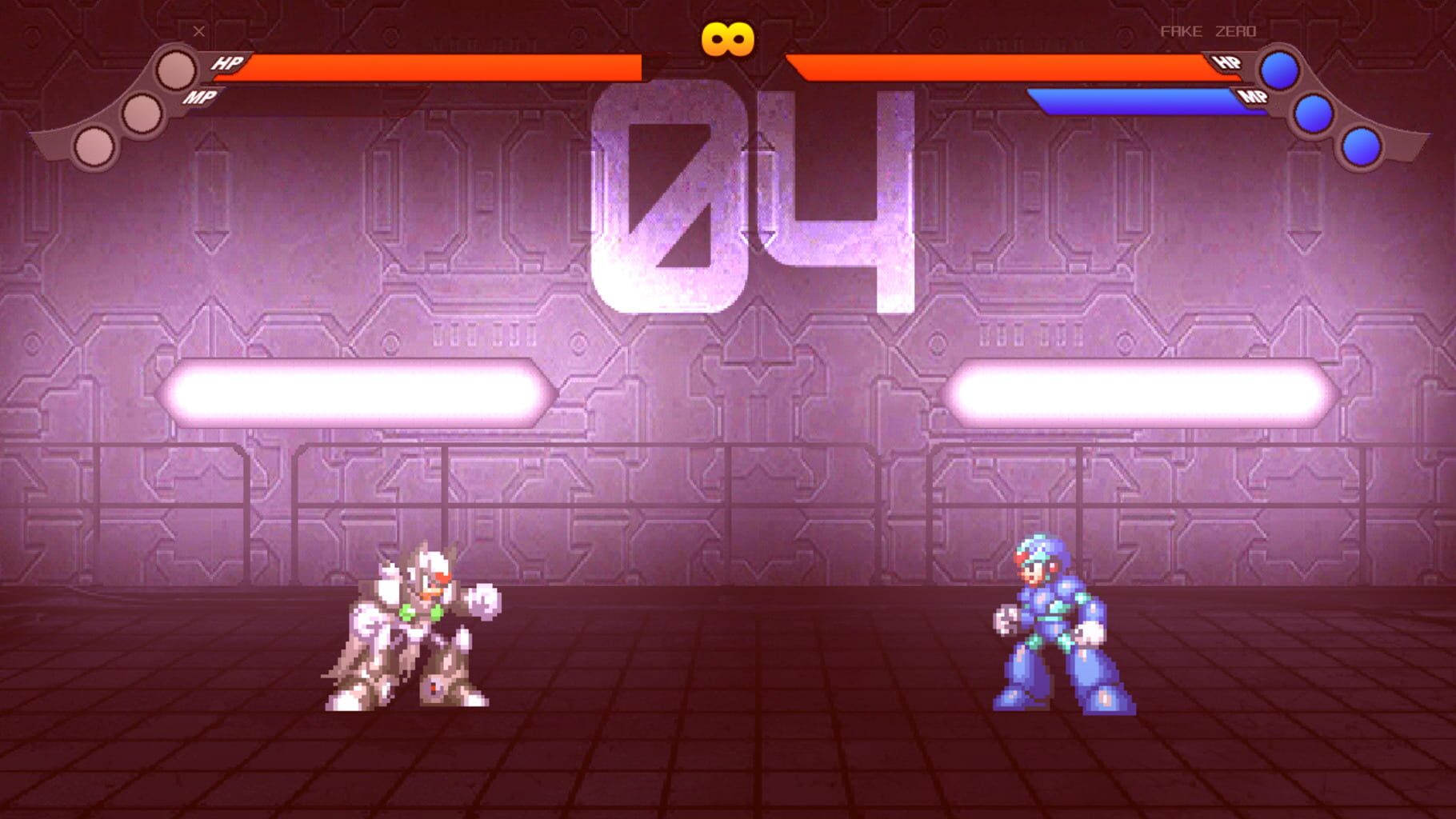
Task: Click the HP label on Fake Zero's bar
Action: pos(1230,62)
